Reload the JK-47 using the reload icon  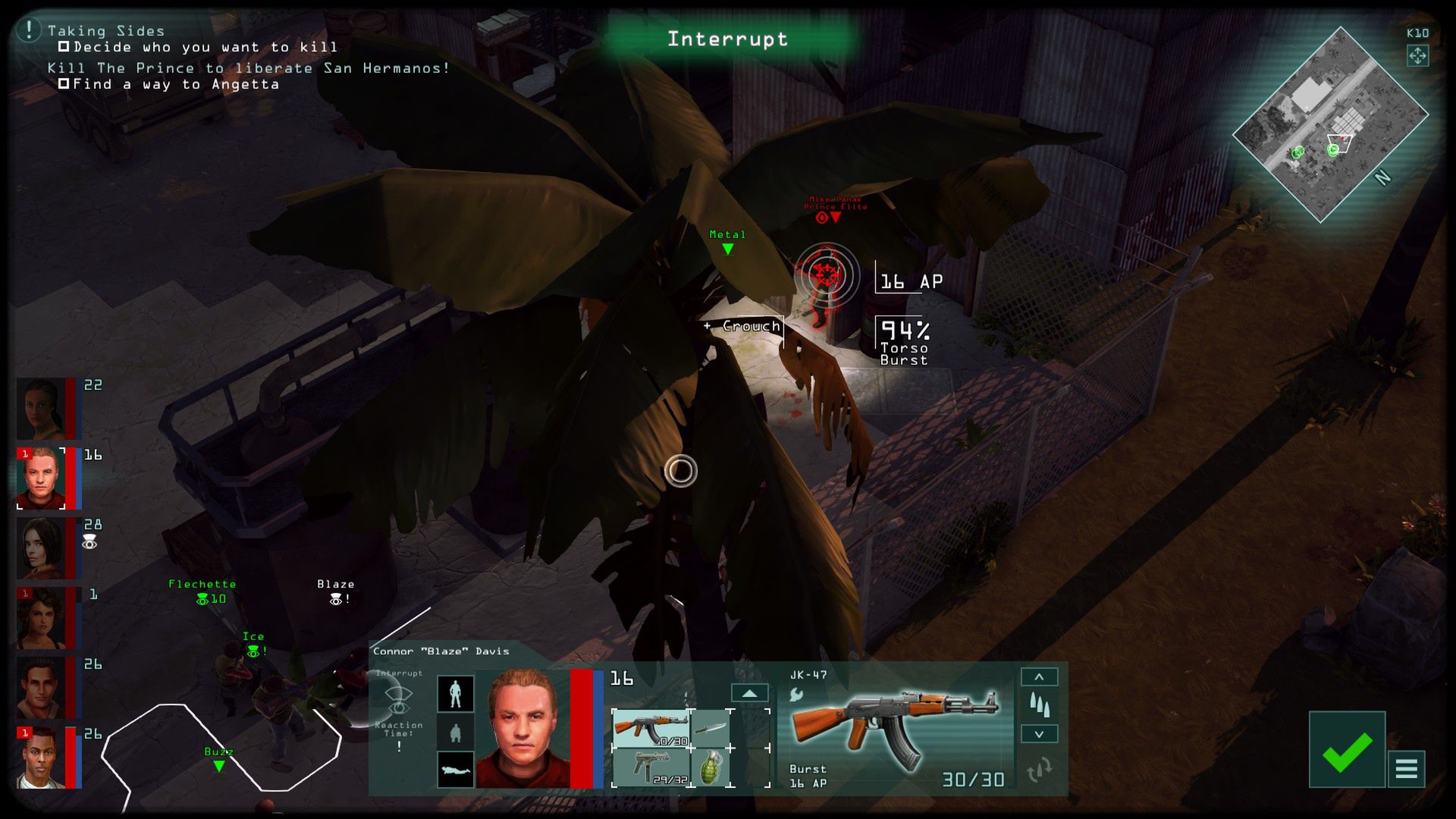click(x=1039, y=770)
